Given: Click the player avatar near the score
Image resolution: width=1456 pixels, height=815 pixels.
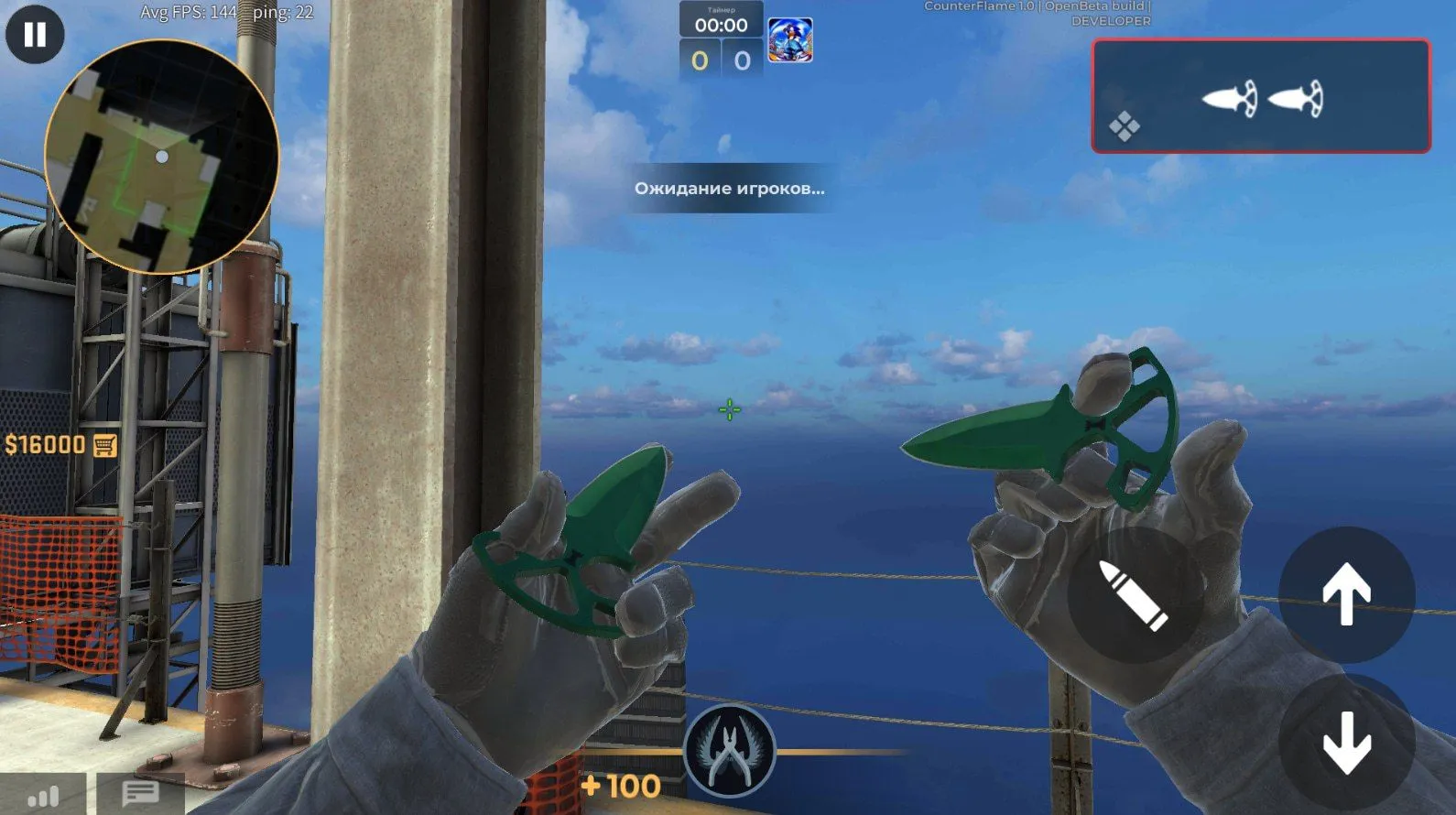Looking at the screenshot, I should point(789,40).
